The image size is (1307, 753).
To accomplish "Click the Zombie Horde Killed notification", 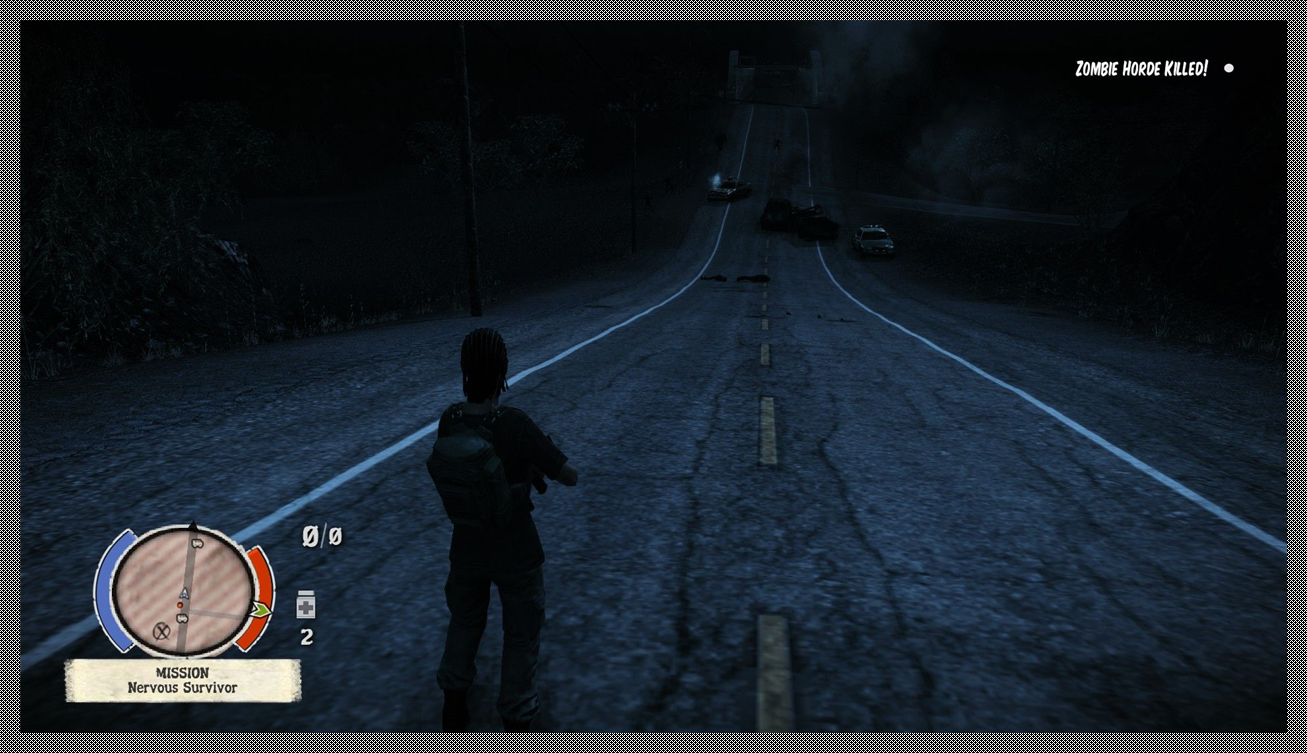I will coord(1141,69).
